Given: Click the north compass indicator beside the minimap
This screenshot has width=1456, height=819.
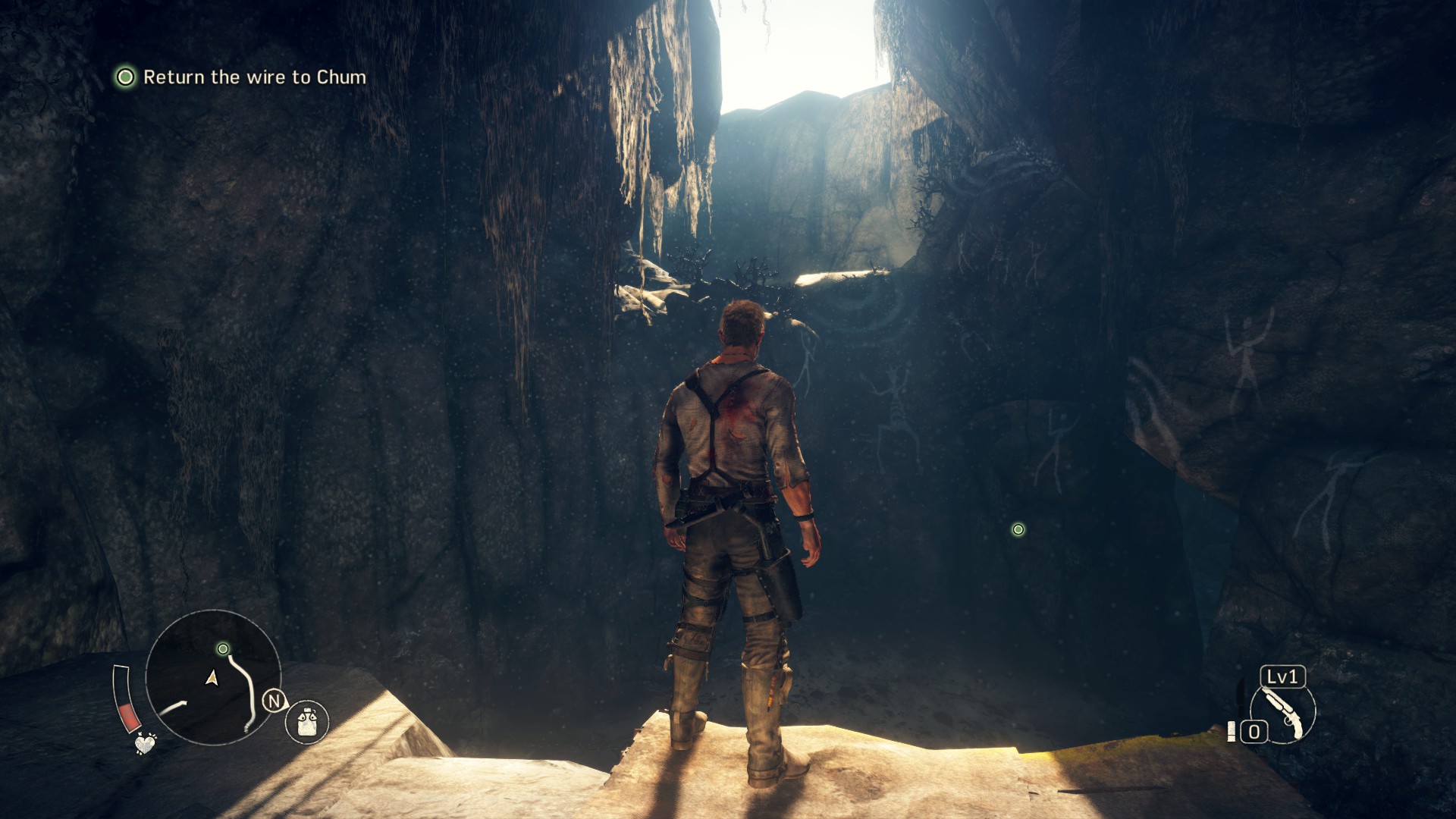Looking at the screenshot, I should (x=274, y=701).
